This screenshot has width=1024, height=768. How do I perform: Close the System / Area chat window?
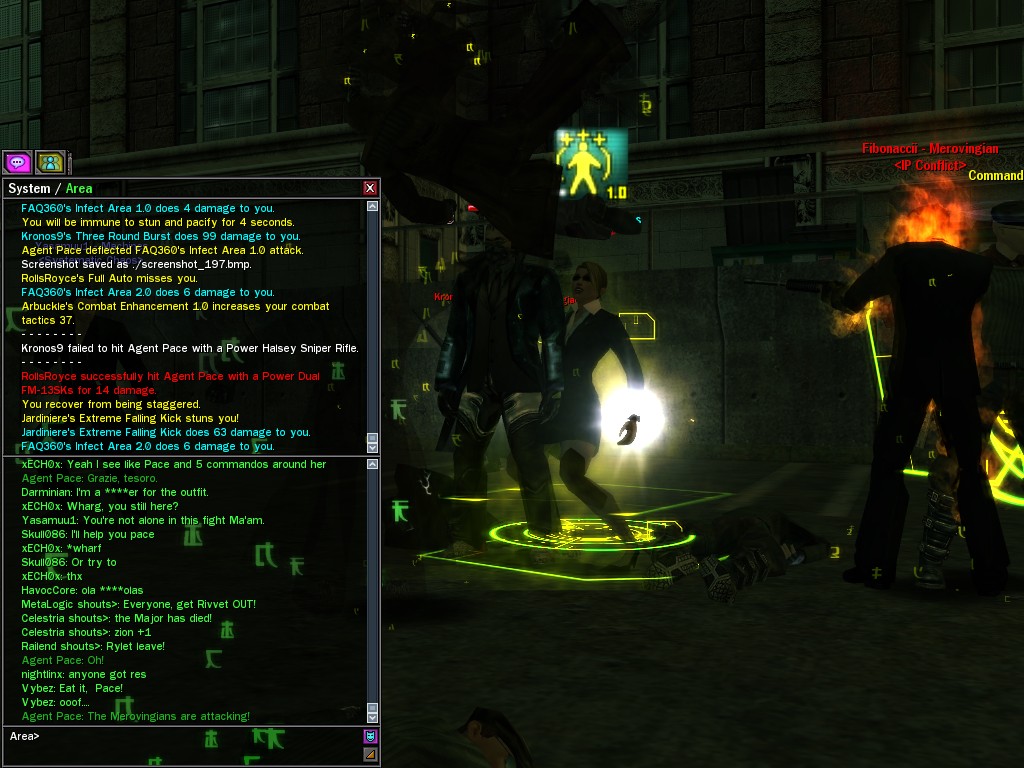coord(370,188)
